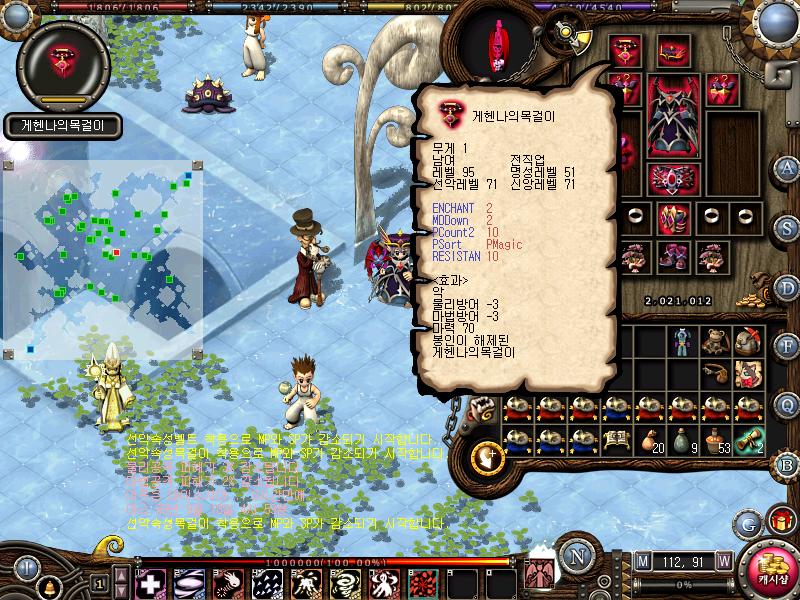Select the round G button

(x=748, y=523)
